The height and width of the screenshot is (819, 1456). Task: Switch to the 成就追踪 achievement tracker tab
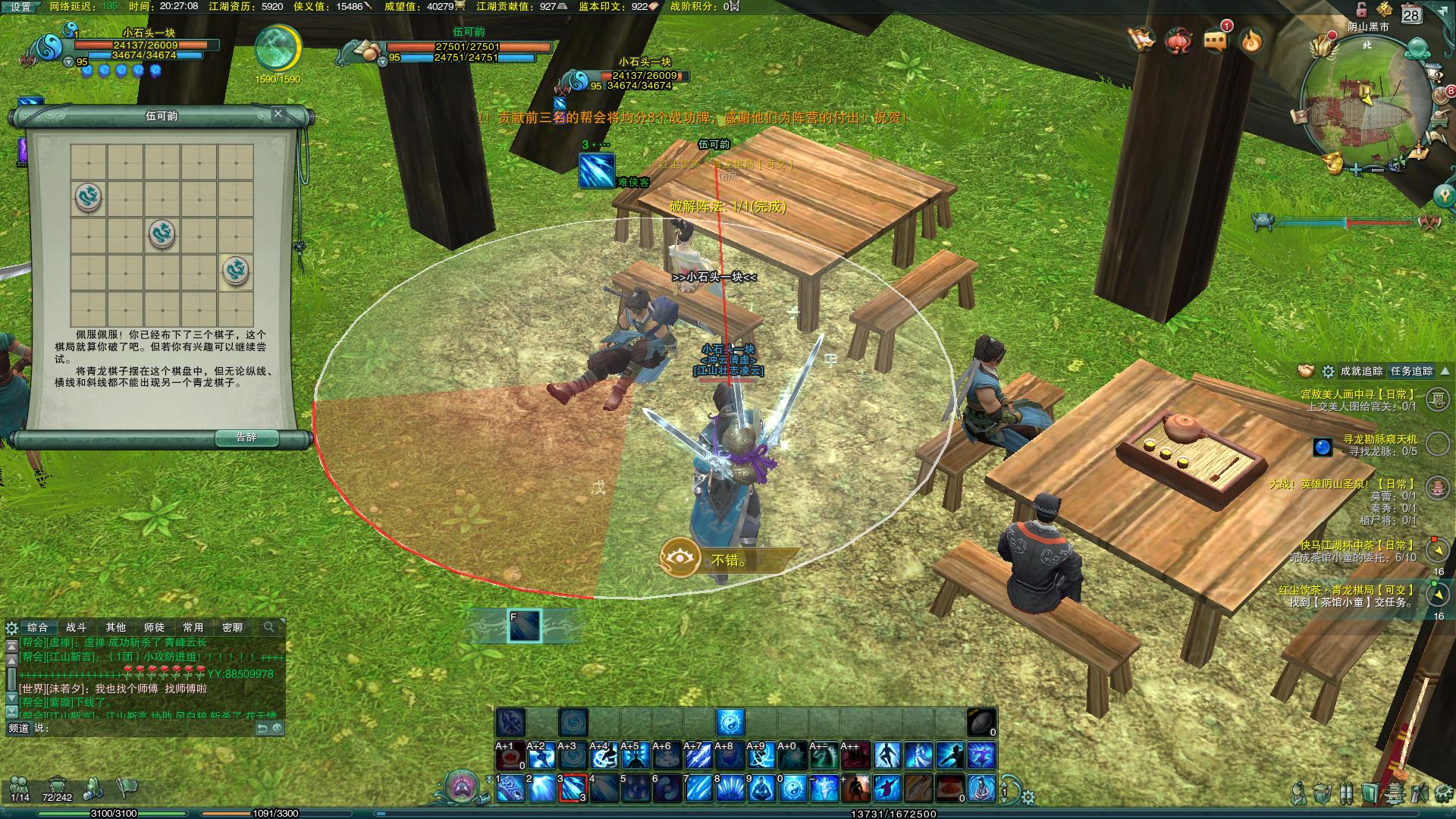(x=1360, y=371)
